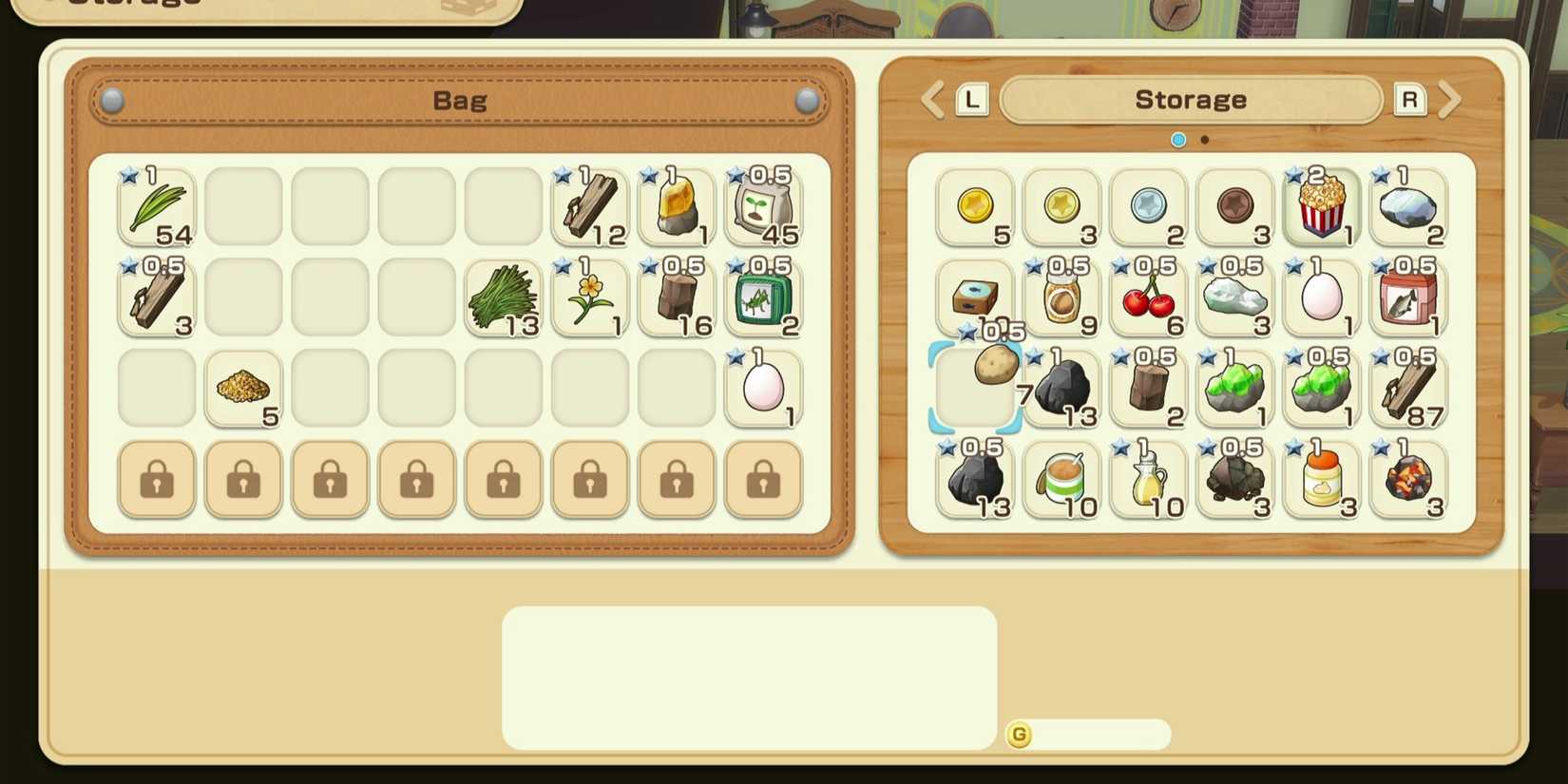The width and height of the screenshot is (1568, 784).
Task: Click the Bag panel title
Action: (461, 99)
